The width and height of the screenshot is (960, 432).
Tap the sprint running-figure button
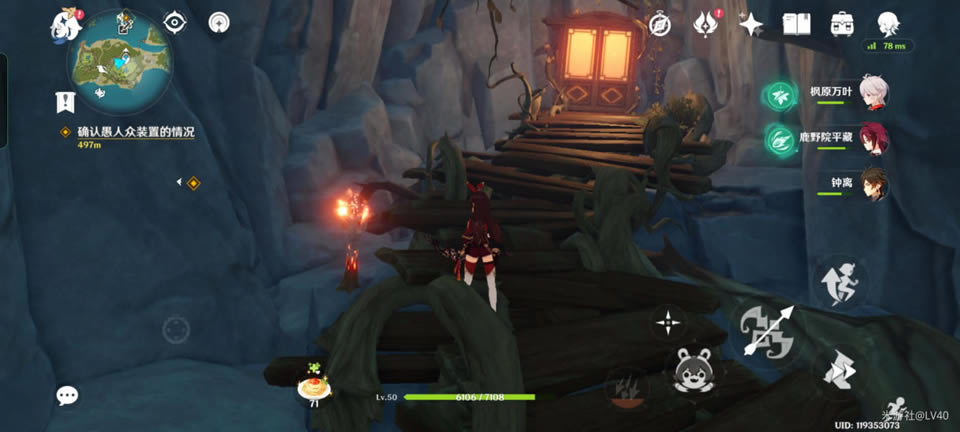840,281
